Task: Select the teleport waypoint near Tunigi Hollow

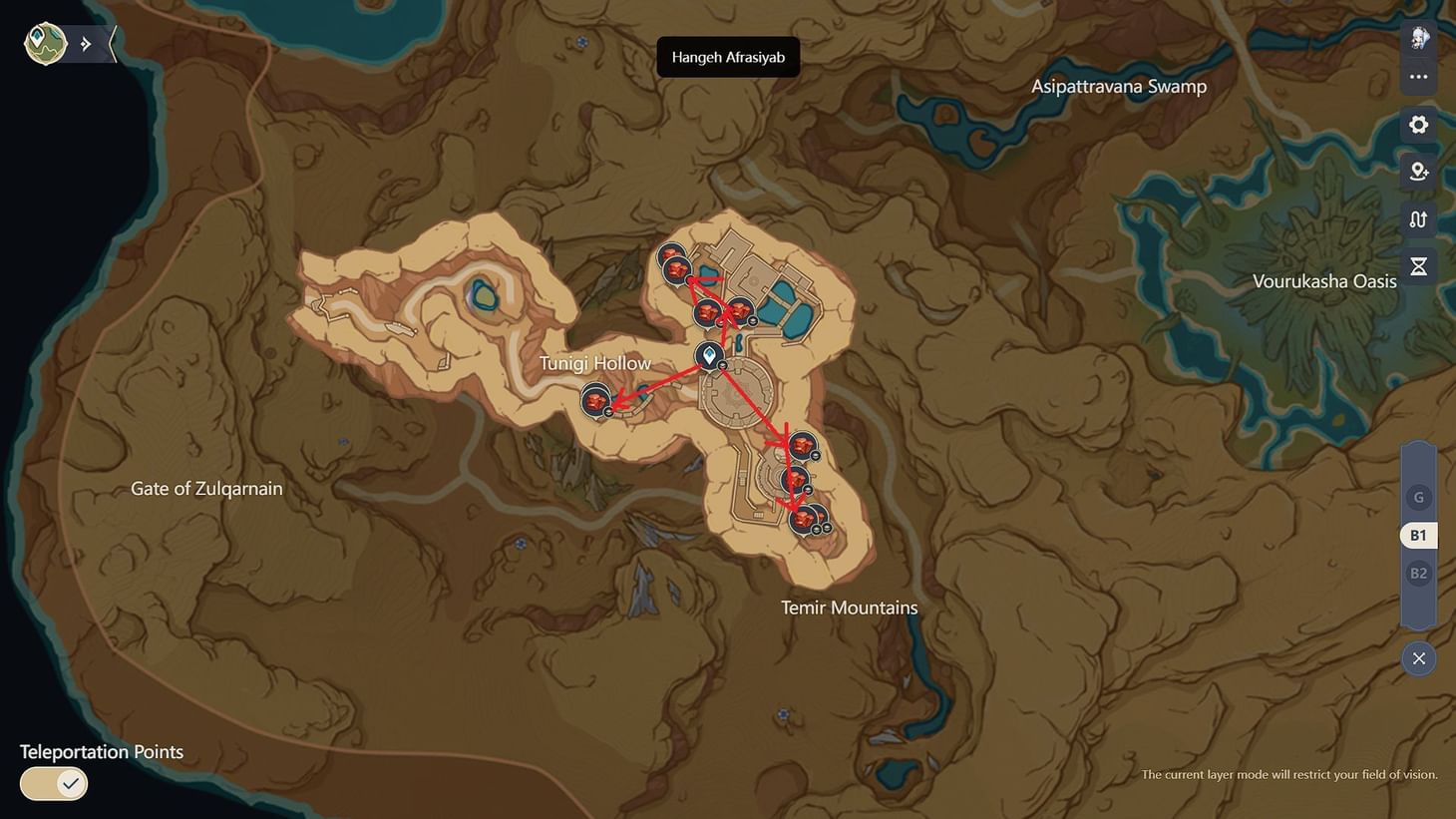Action: (x=710, y=355)
